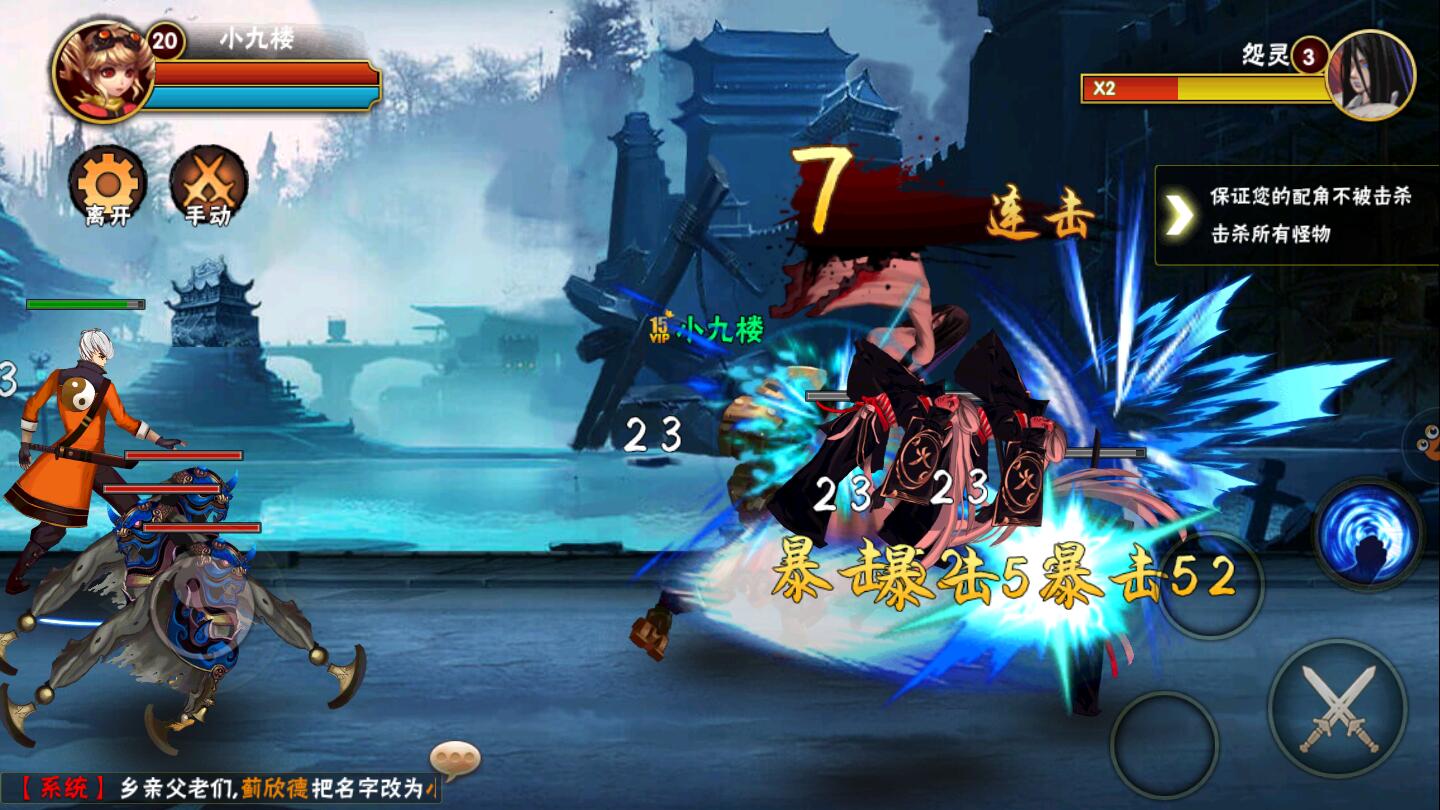1440x810 pixels.
Task: Use the crossed swords basic attack button
Action: click(x=1338, y=708)
